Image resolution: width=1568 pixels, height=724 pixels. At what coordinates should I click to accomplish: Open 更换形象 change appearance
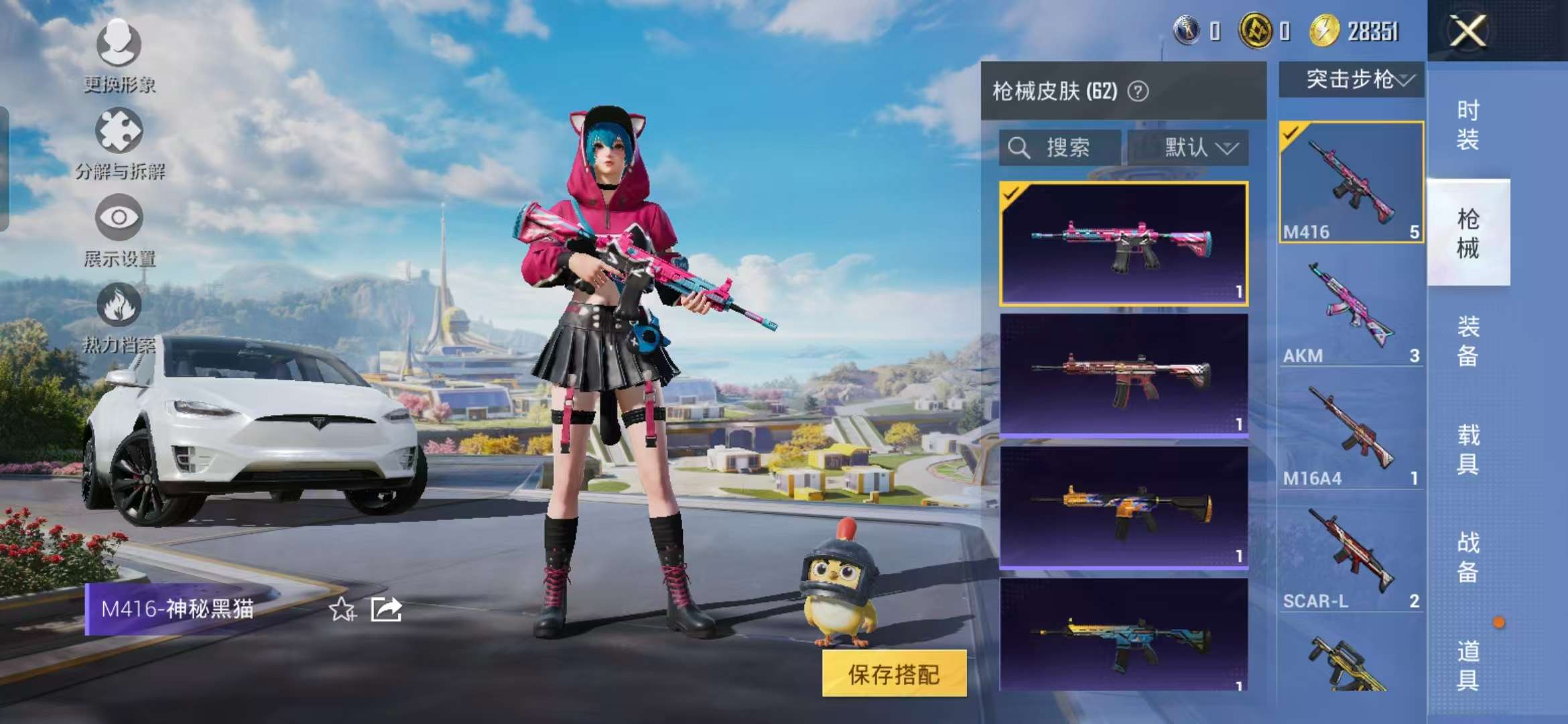[x=119, y=55]
